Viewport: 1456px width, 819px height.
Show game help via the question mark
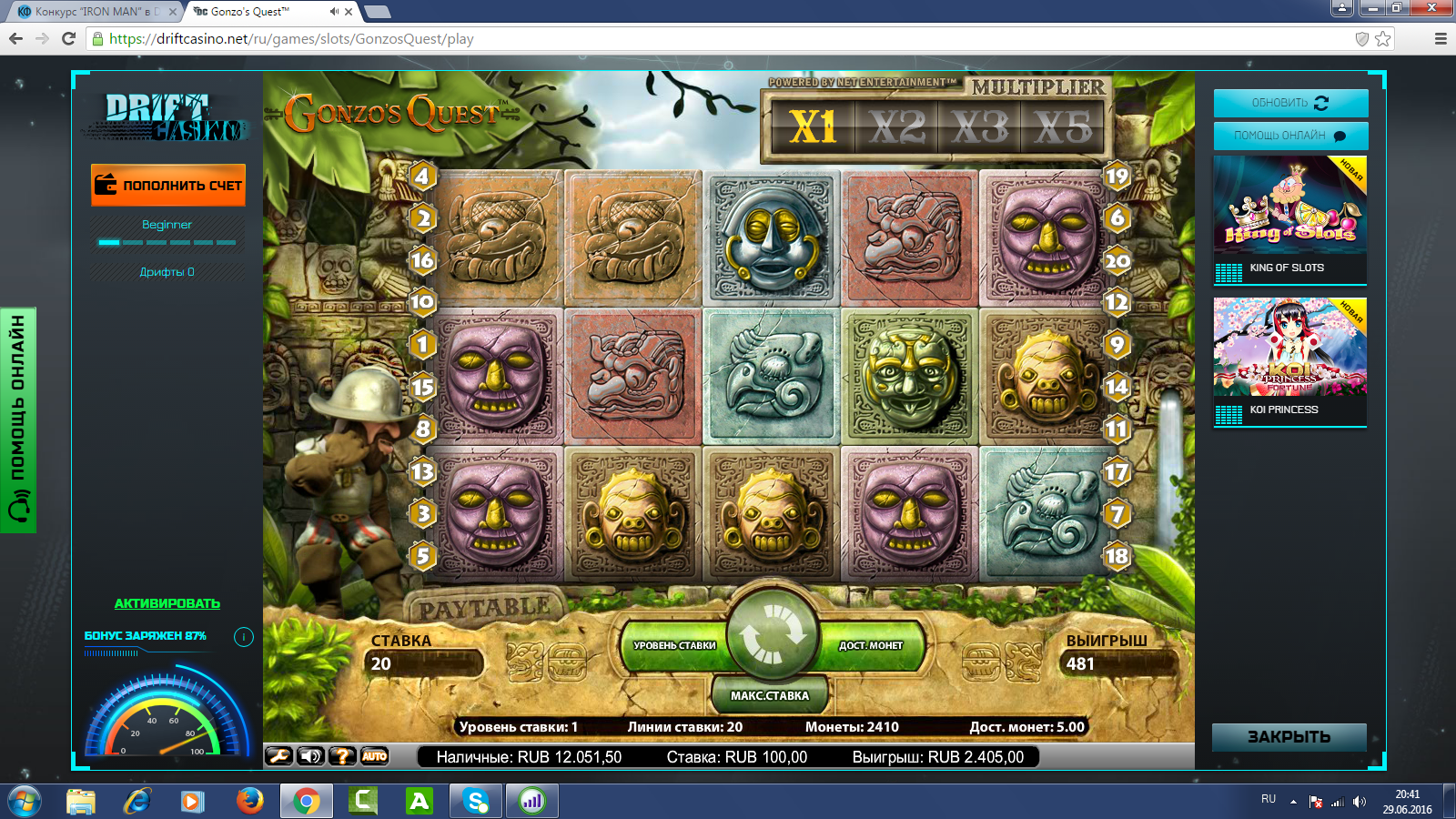(x=342, y=756)
